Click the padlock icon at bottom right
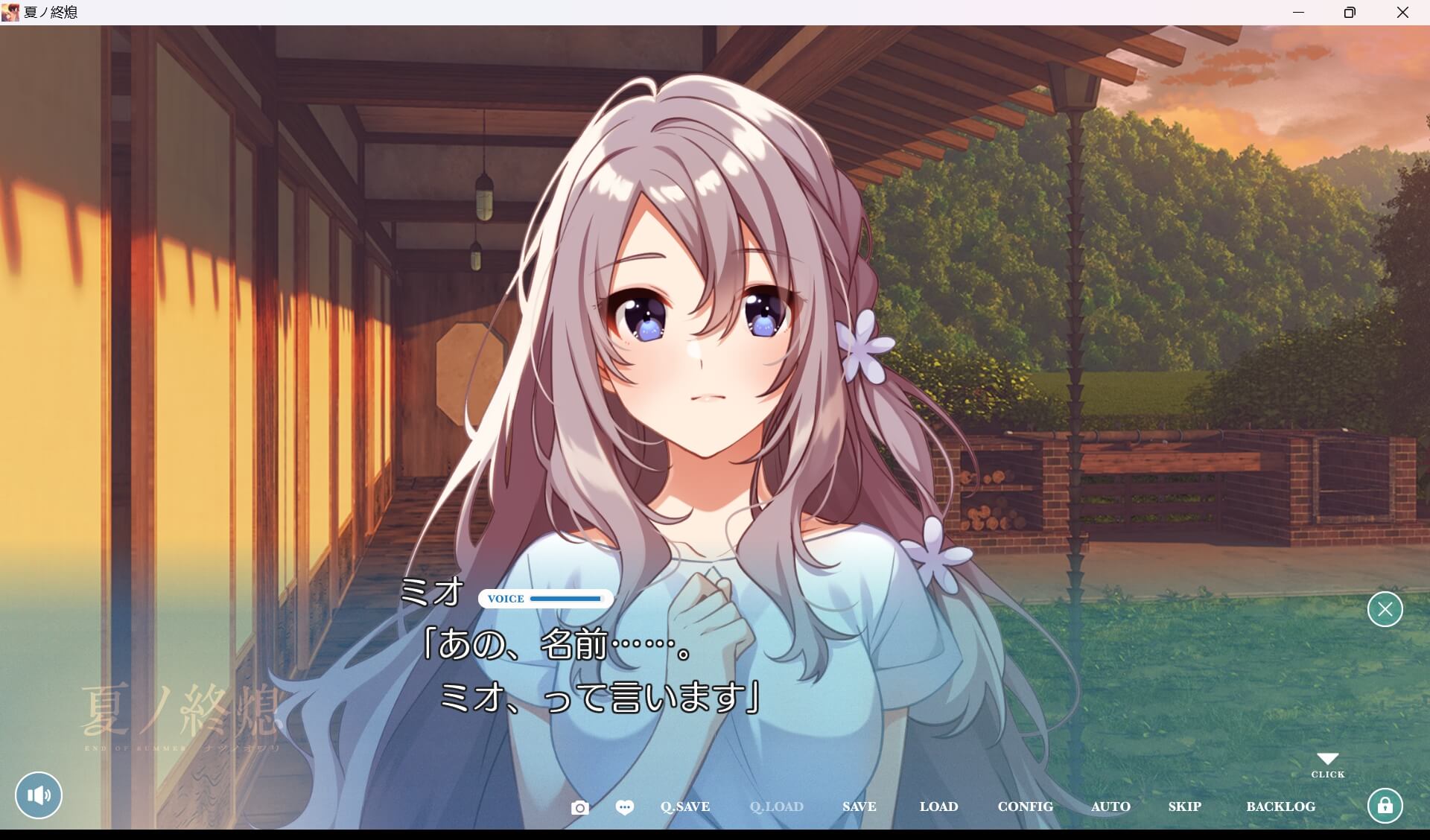Image resolution: width=1430 pixels, height=840 pixels. click(1386, 805)
